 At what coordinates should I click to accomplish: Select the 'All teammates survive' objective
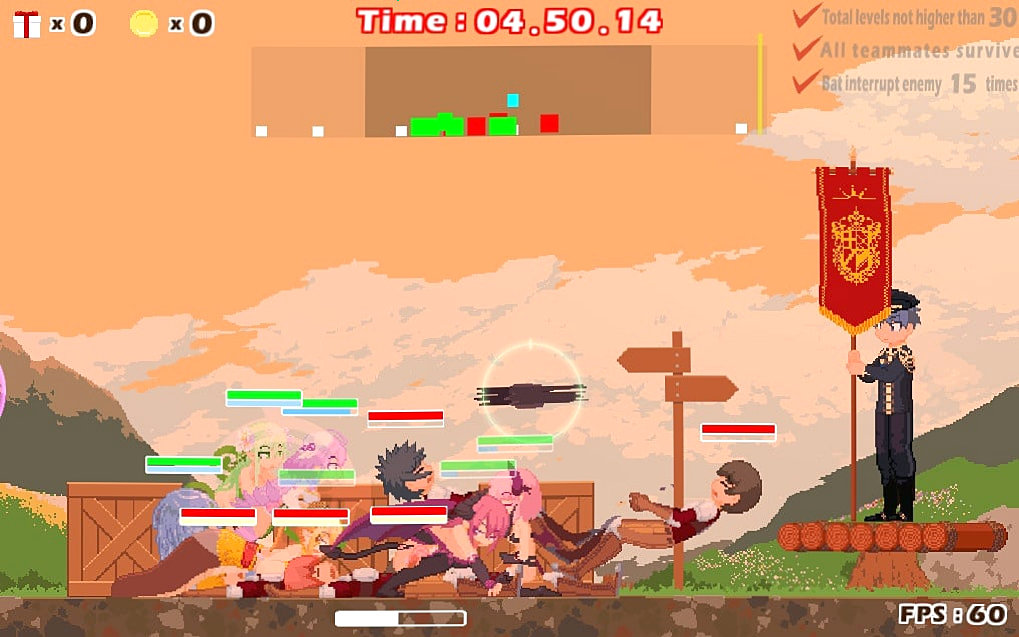click(905, 50)
